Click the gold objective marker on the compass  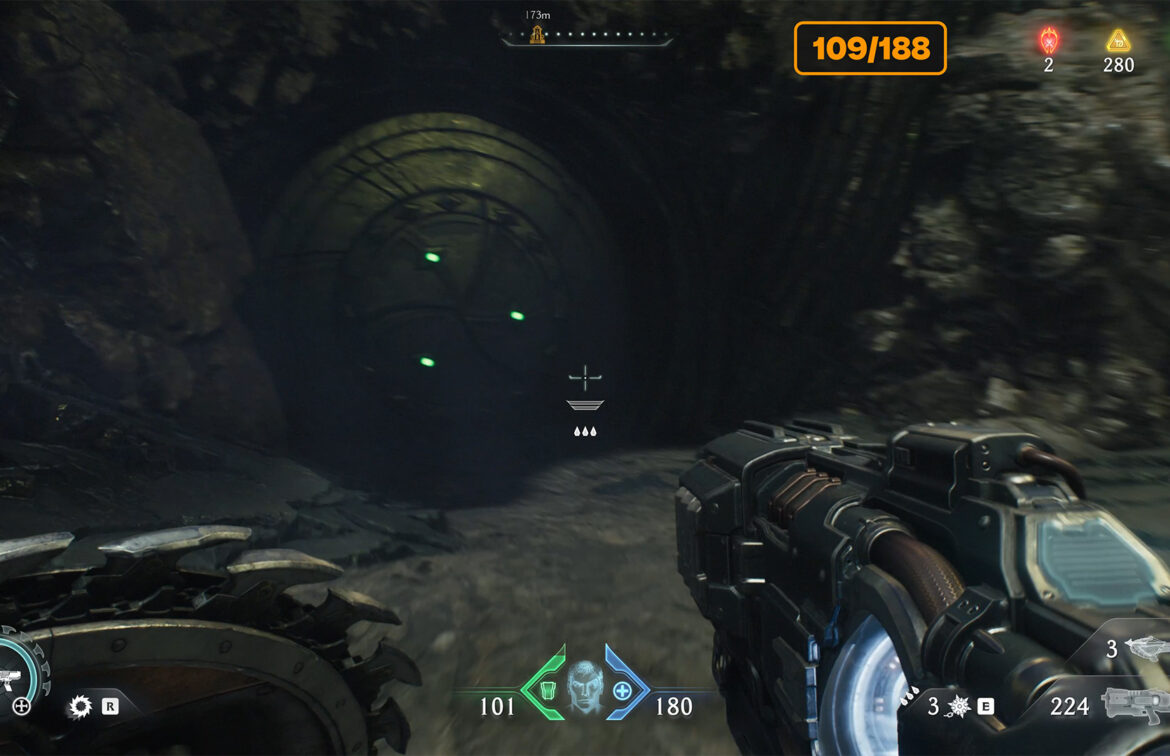537,36
